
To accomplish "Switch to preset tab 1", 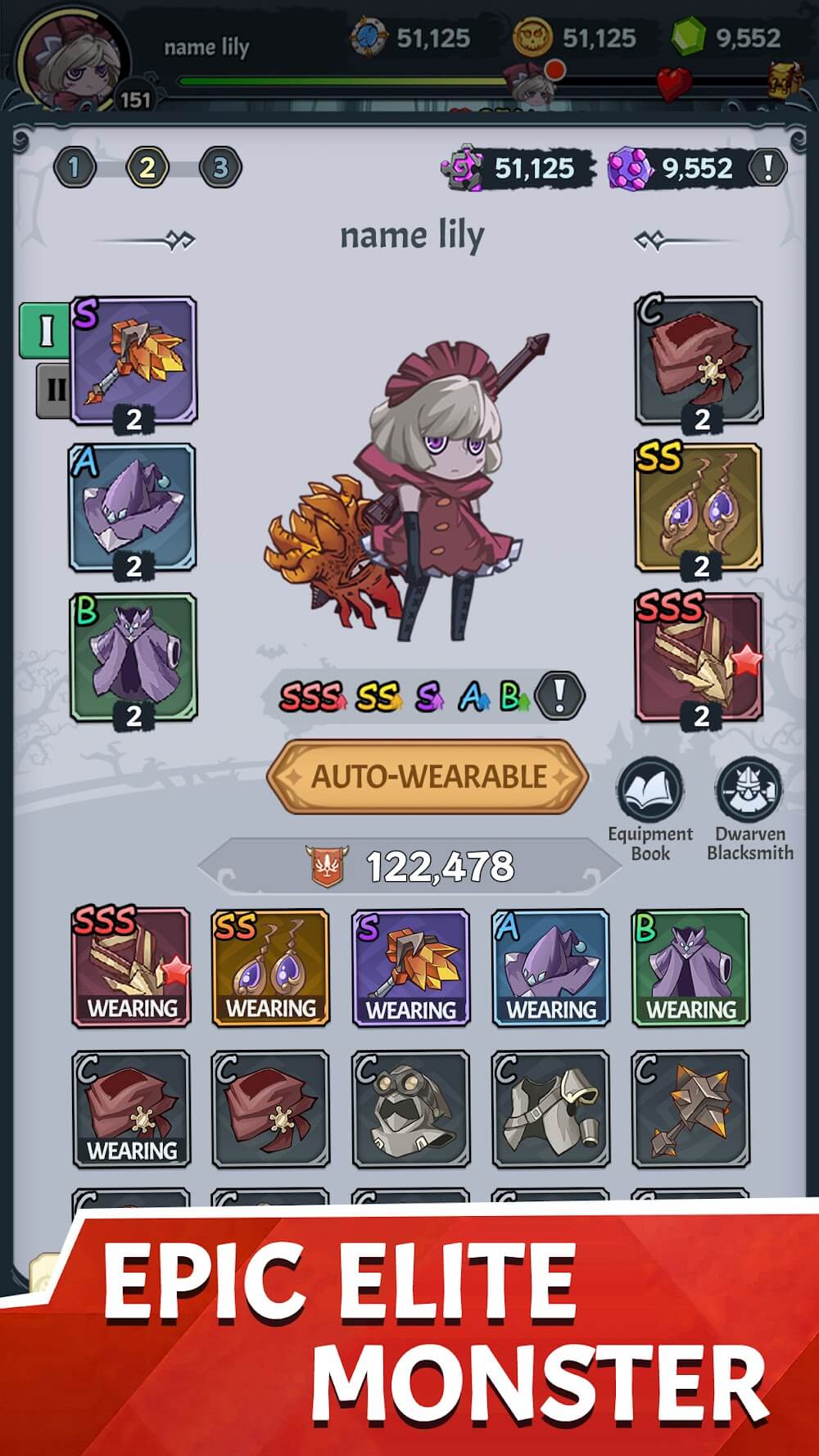I will 75,168.
